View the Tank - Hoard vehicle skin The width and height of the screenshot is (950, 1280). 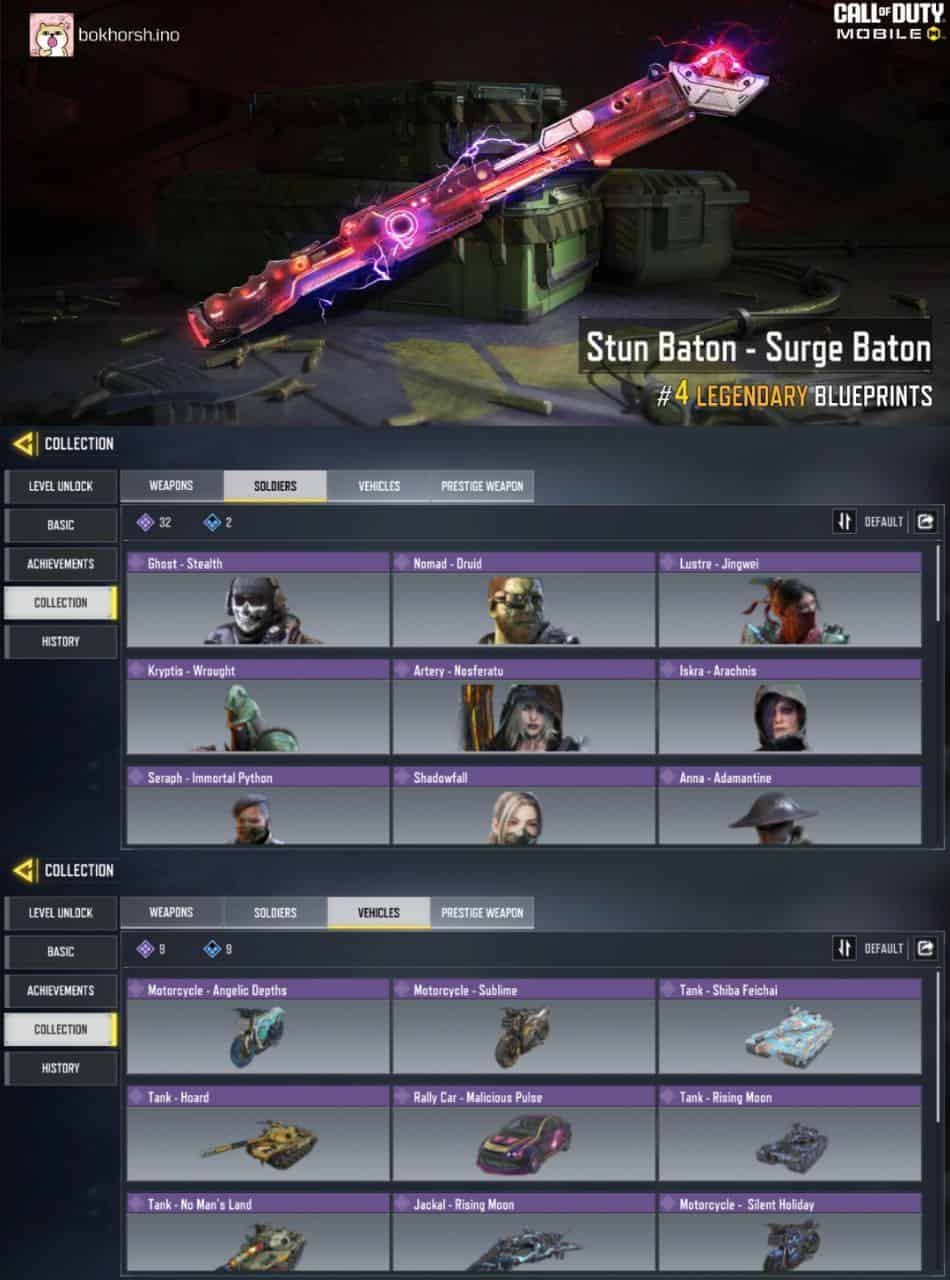pyautogui.click(x=257, y=1134)
